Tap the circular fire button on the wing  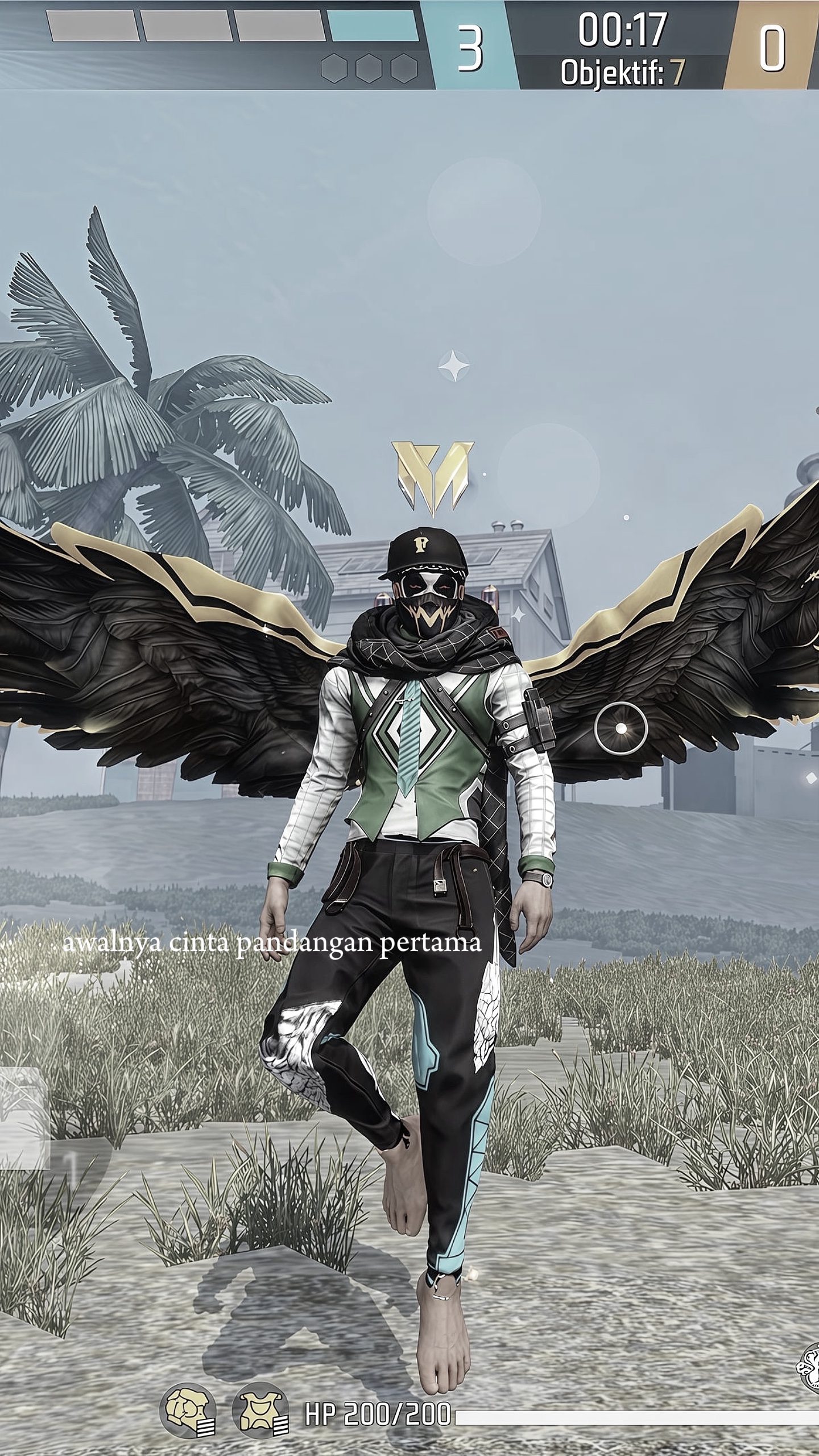click(x=621, y=729)
